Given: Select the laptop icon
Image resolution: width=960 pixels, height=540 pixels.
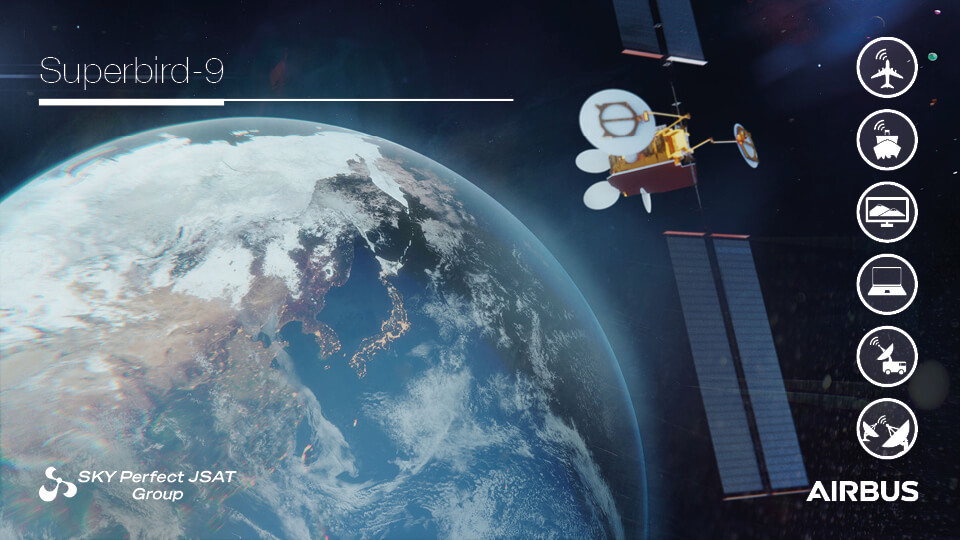Looking at the screenshot, I should point(887,284).
